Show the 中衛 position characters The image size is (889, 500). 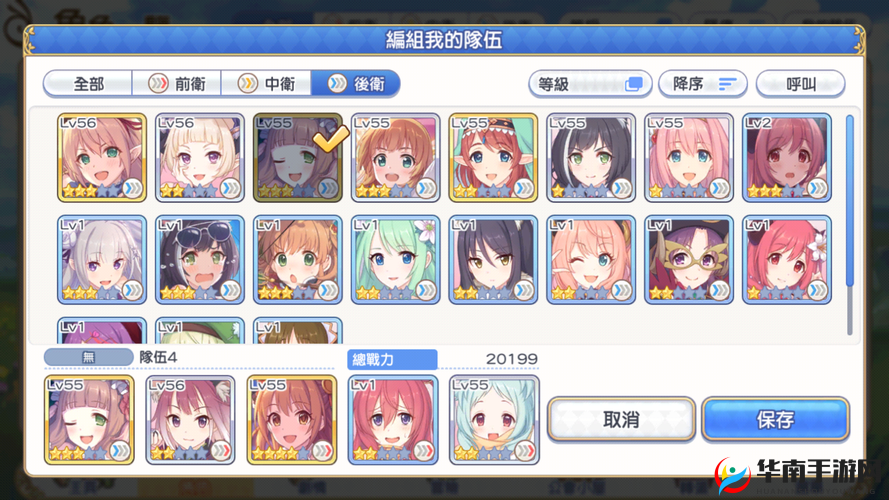tap(265, 84)
